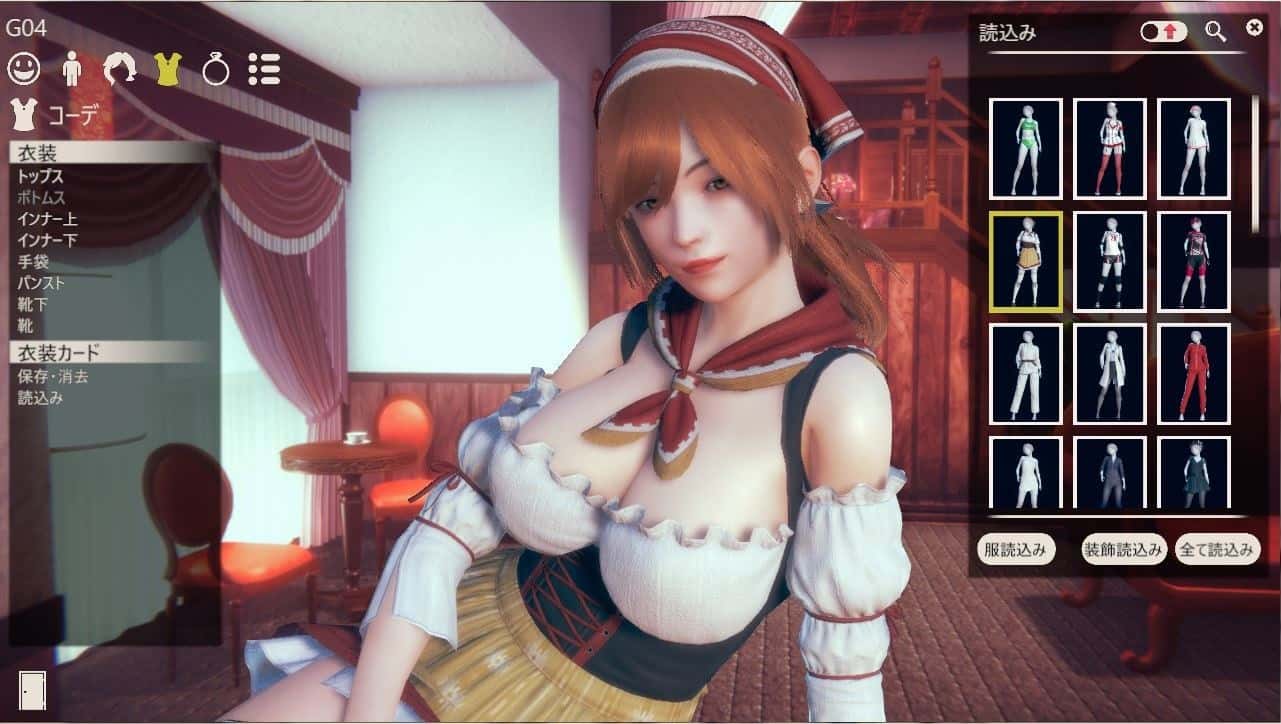The width and height of the screenshot is (1281, 724).
Task: Click the 全て読込み button
Action: 1217,548
